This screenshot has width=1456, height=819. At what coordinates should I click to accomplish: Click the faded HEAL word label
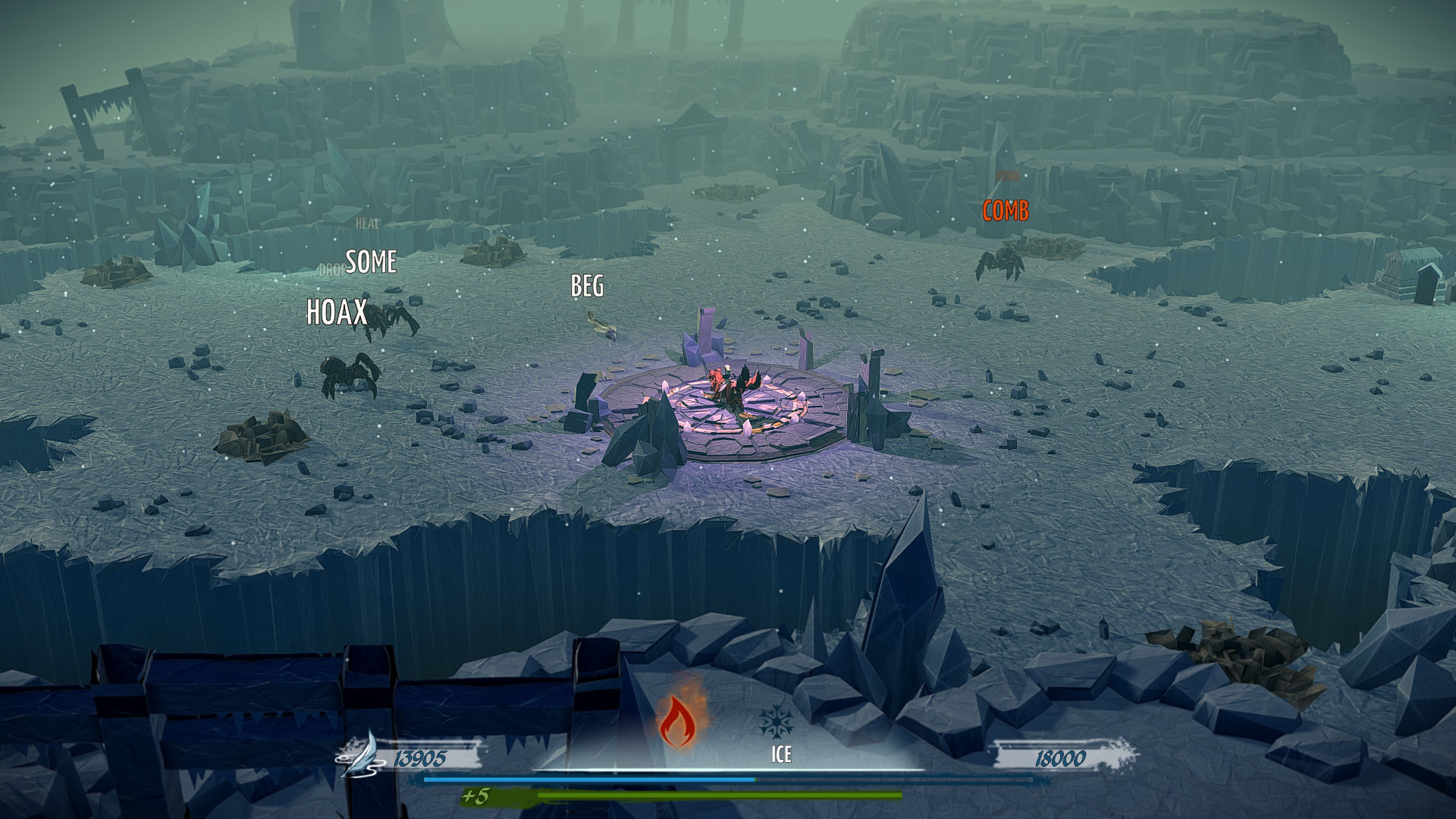click(367, 223)
